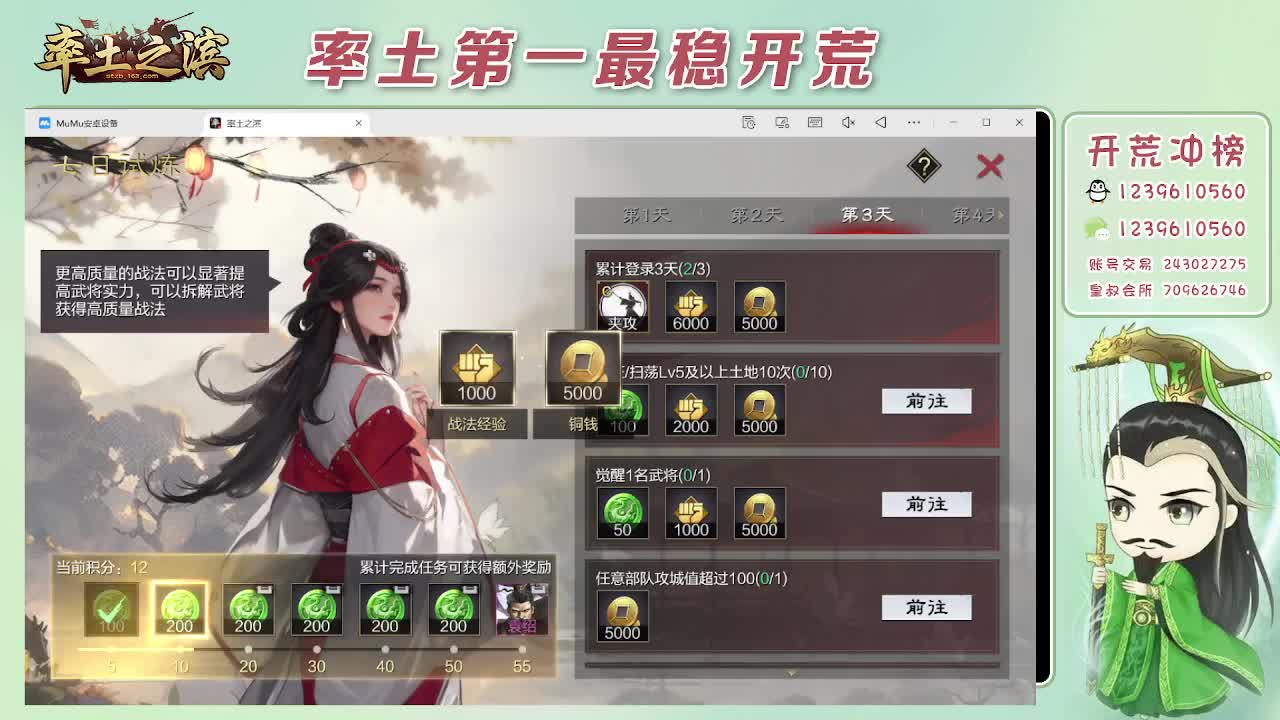
Task: Open more options with the ellipsis menu
Action: click(914, 122)
